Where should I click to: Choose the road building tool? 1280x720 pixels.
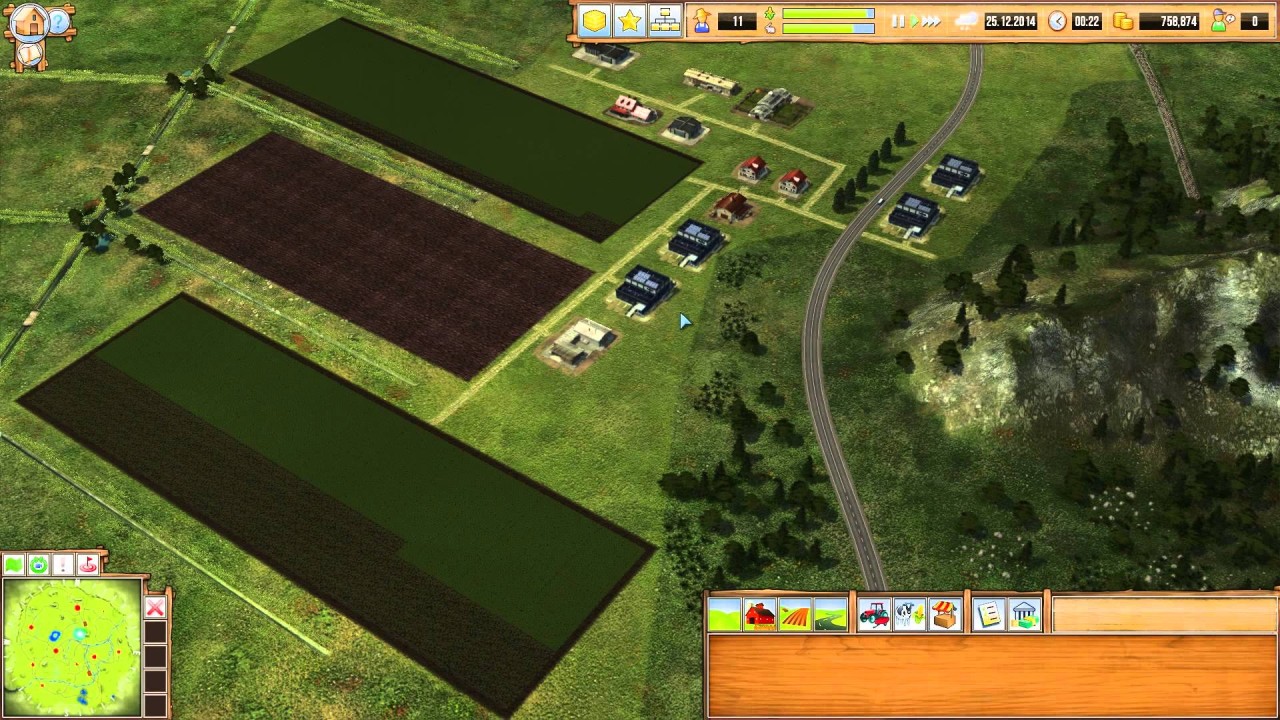(x=830, y=615)
